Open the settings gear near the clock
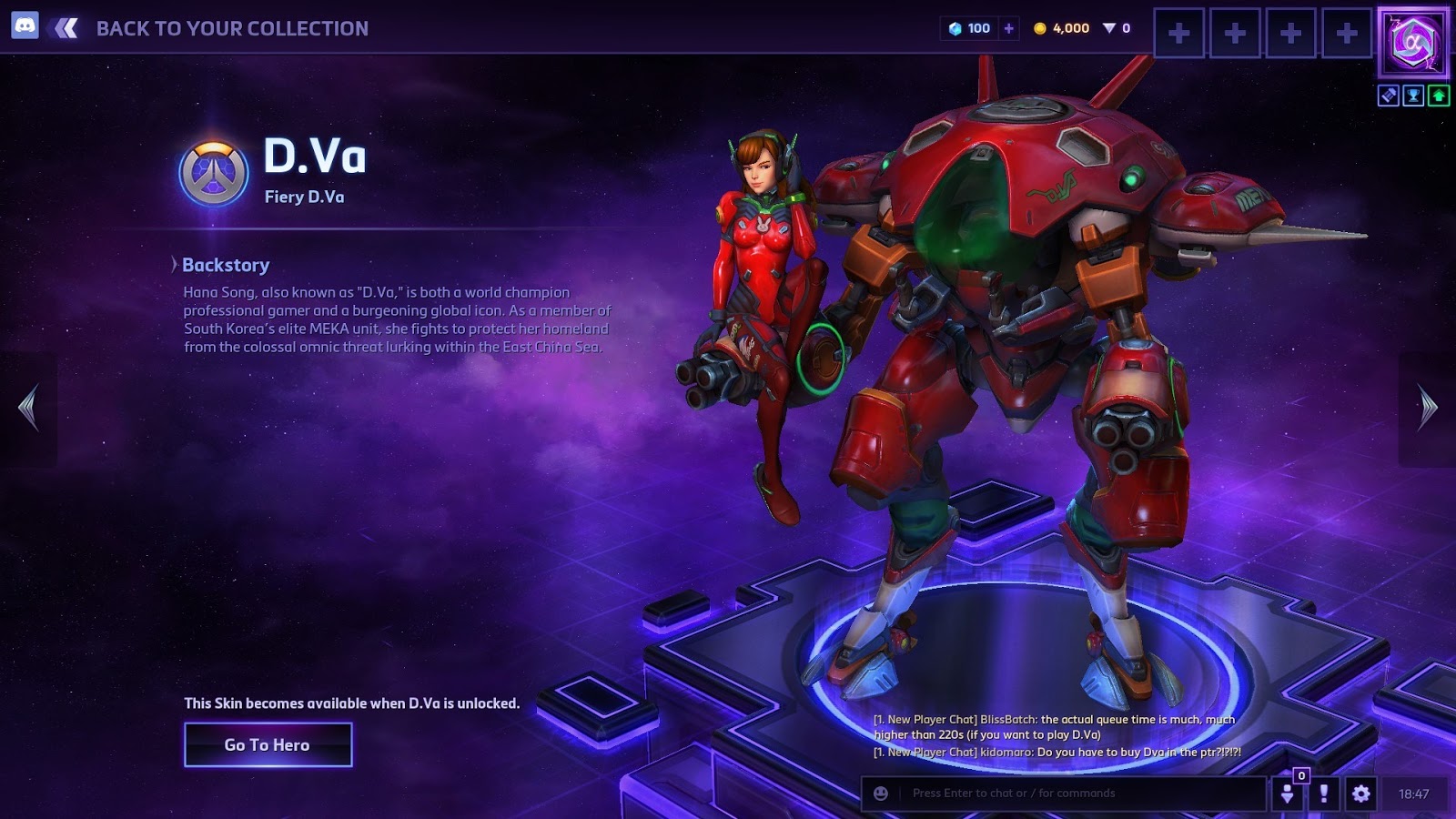The height and width of the screenshot is (819, 1456). [x=1360, y=793]
